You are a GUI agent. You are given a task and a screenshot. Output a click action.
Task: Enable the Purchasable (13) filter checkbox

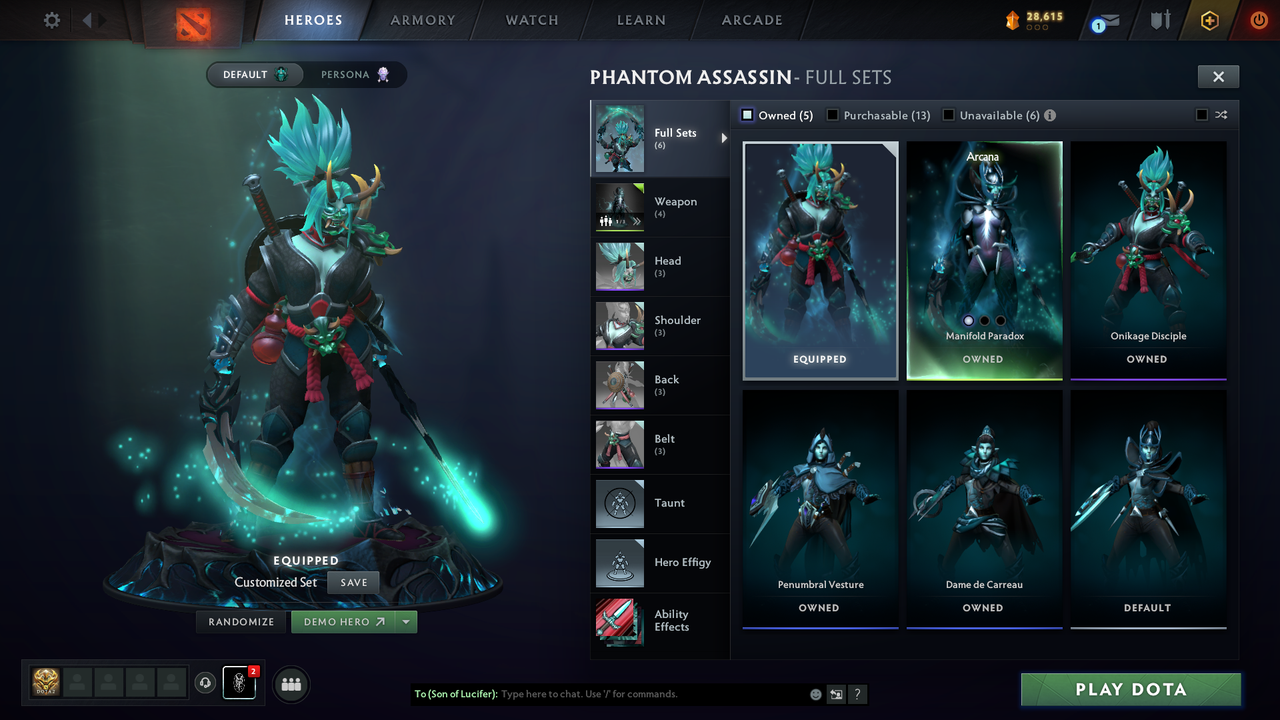(833, 114)
